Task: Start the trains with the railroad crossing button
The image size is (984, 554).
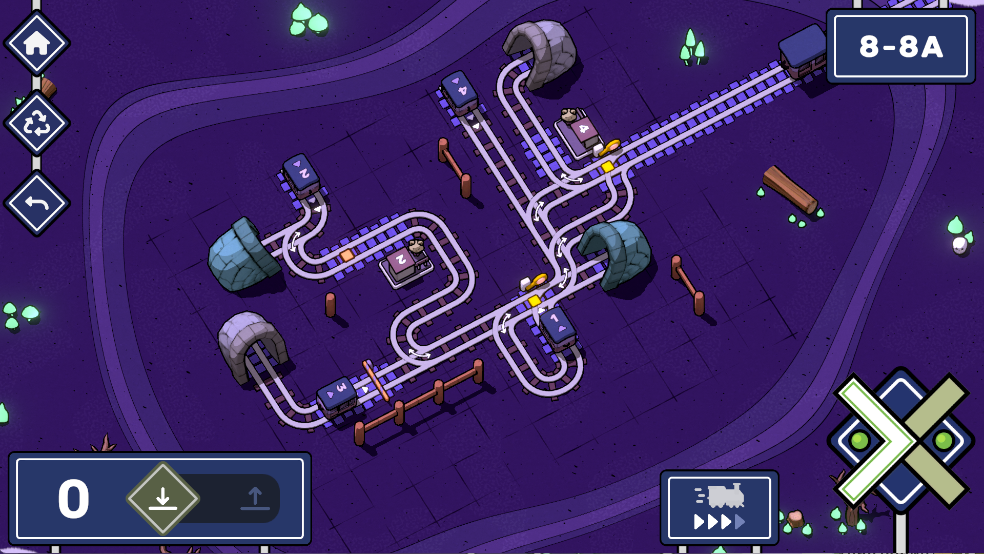Action: click(x=900, y=440)
